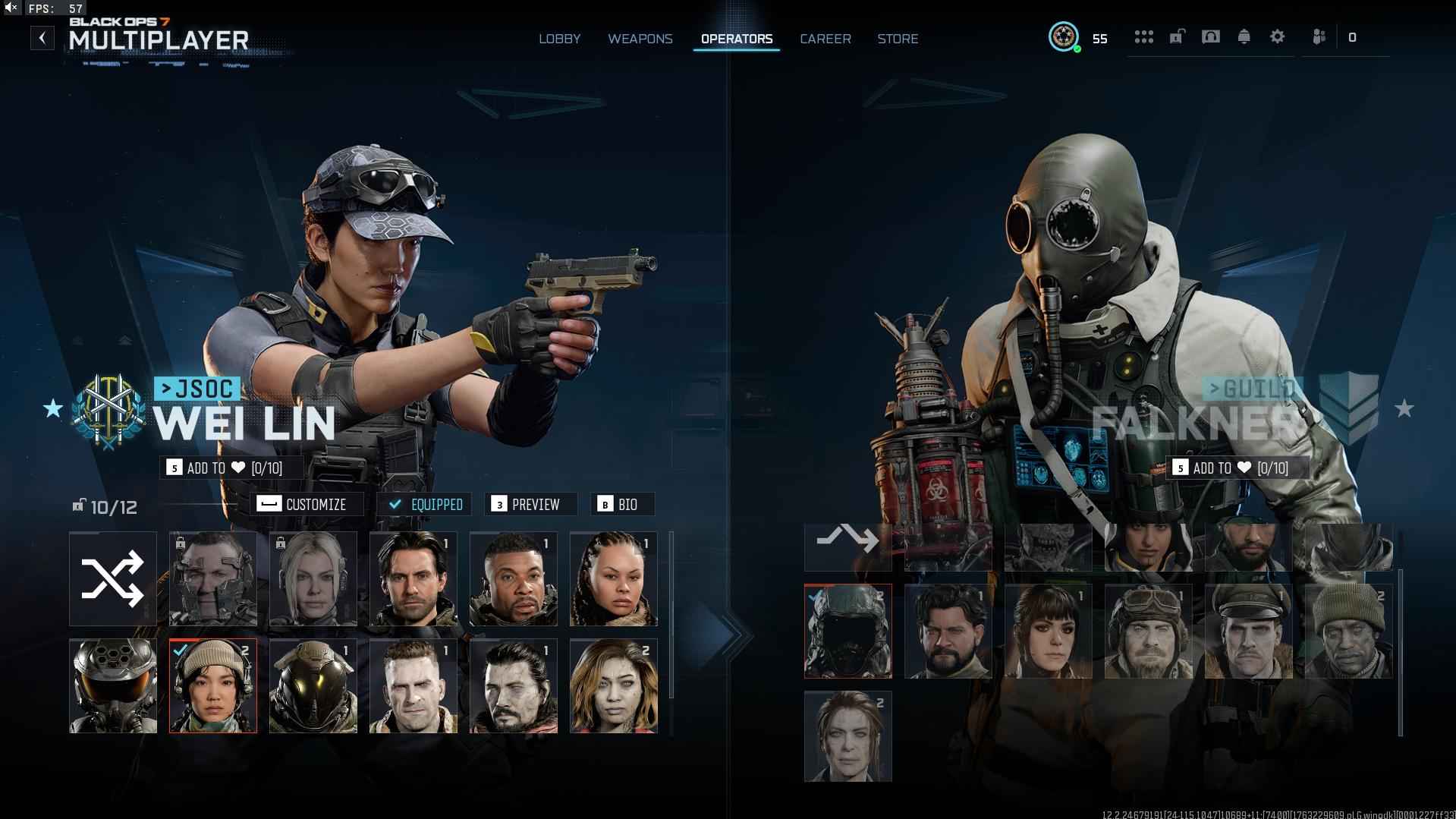Open the Weapons tab

640,39
